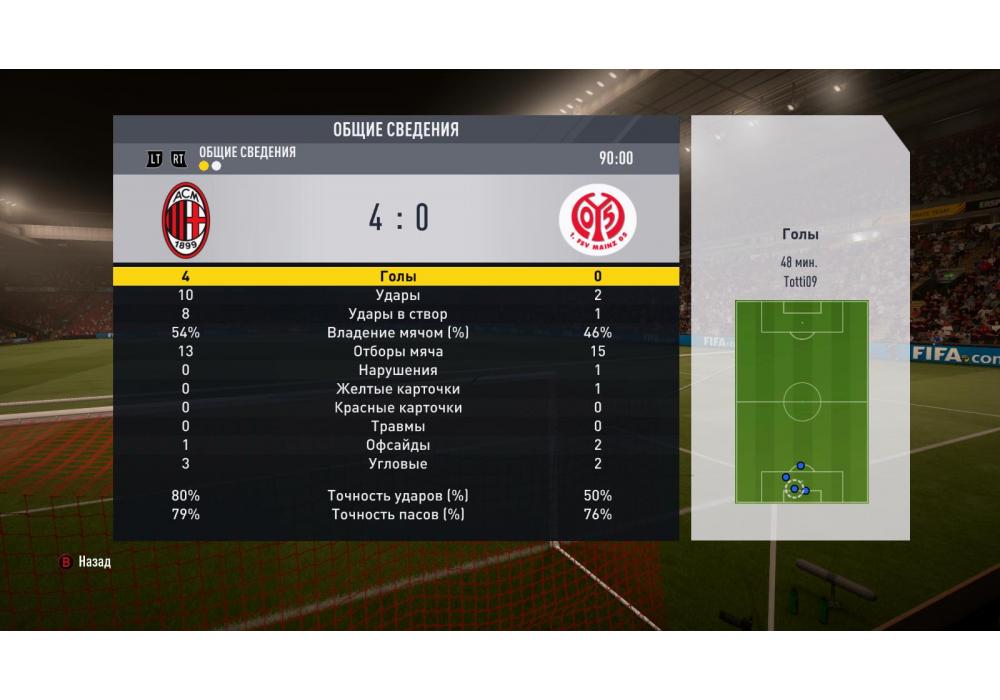1000x700 pixels.
Task: Select the Точность ударов (%) row
Action: 397,496
